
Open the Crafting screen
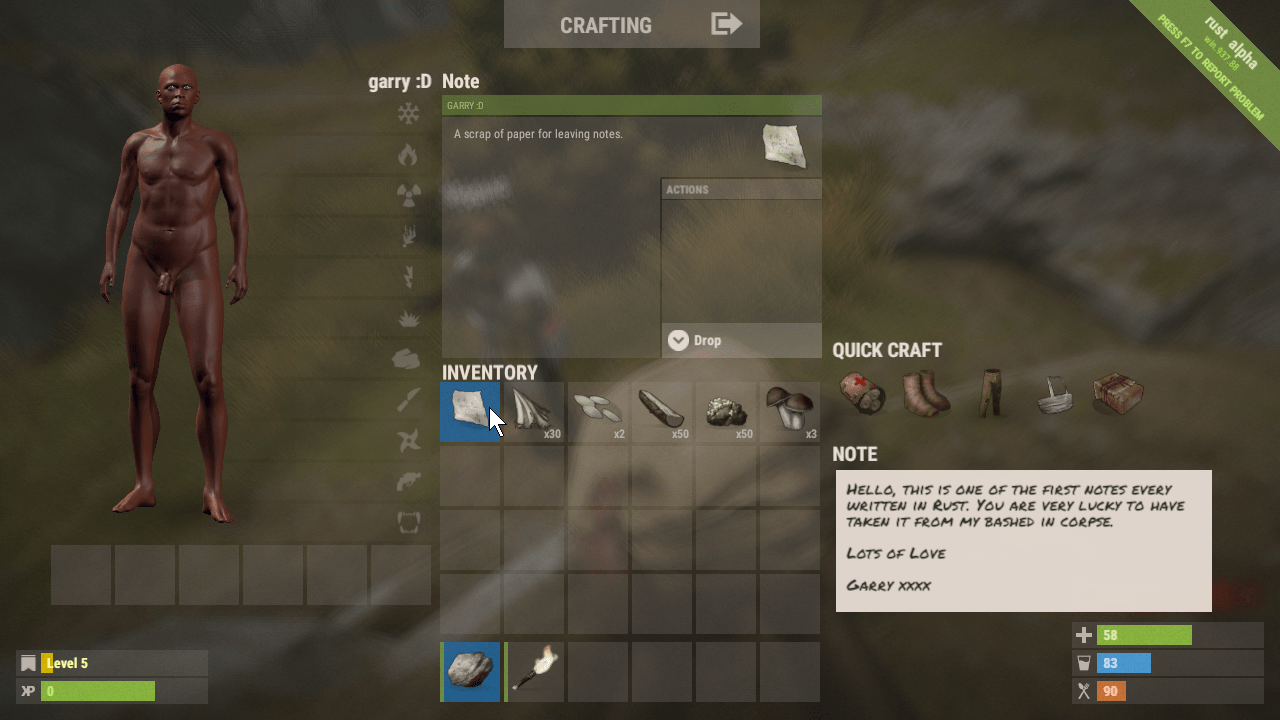(x=631, y=25)
